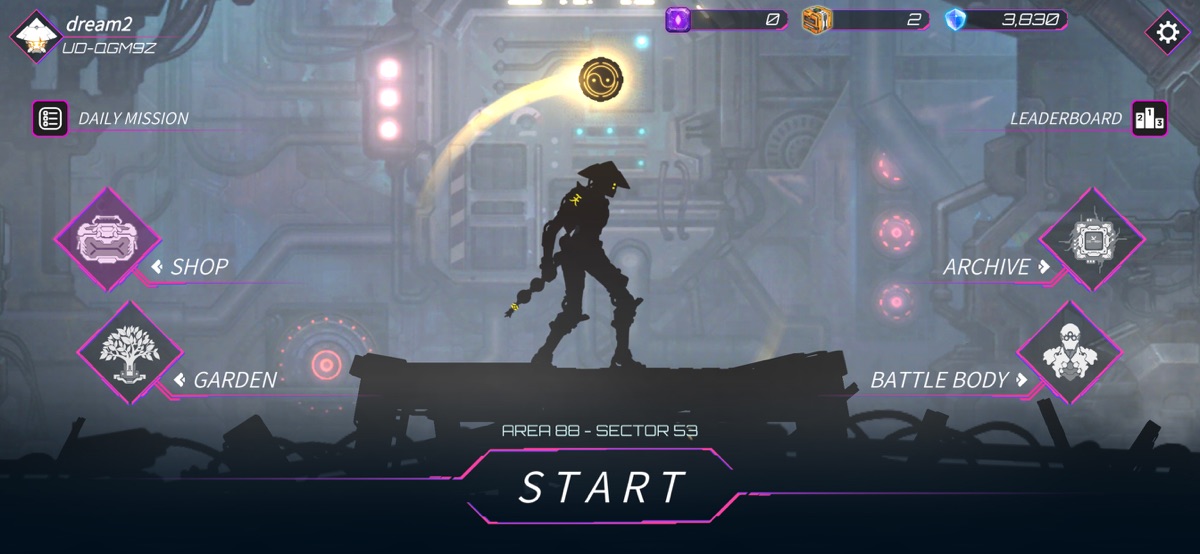Enter the Garden screen
This screenshot has height=554, width=1200.
(x=130, y=353)
